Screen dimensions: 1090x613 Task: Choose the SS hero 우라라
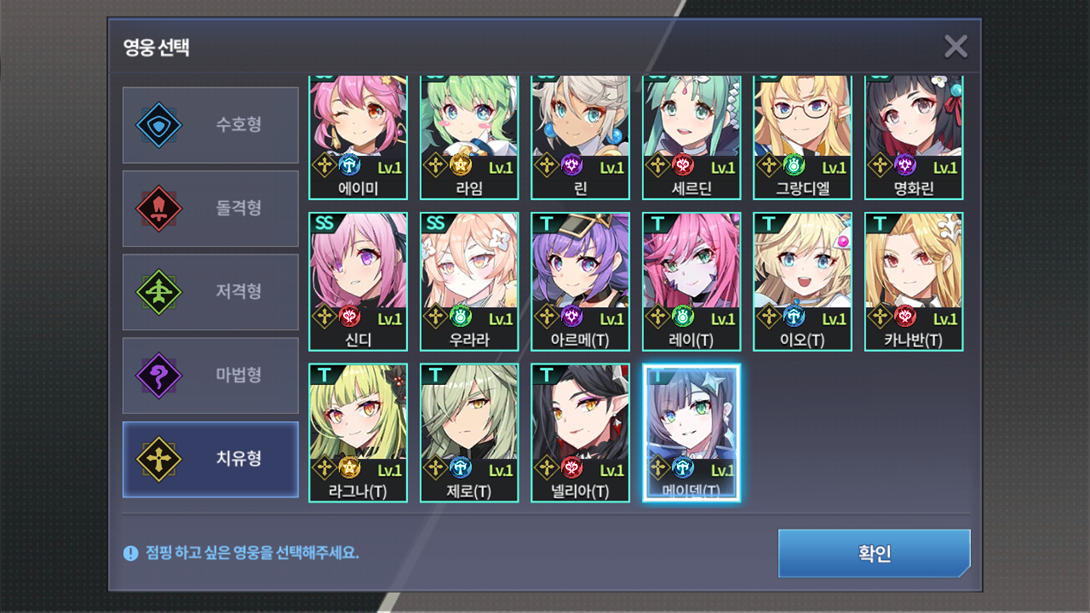pyautogui.click(x=469, y=280)
